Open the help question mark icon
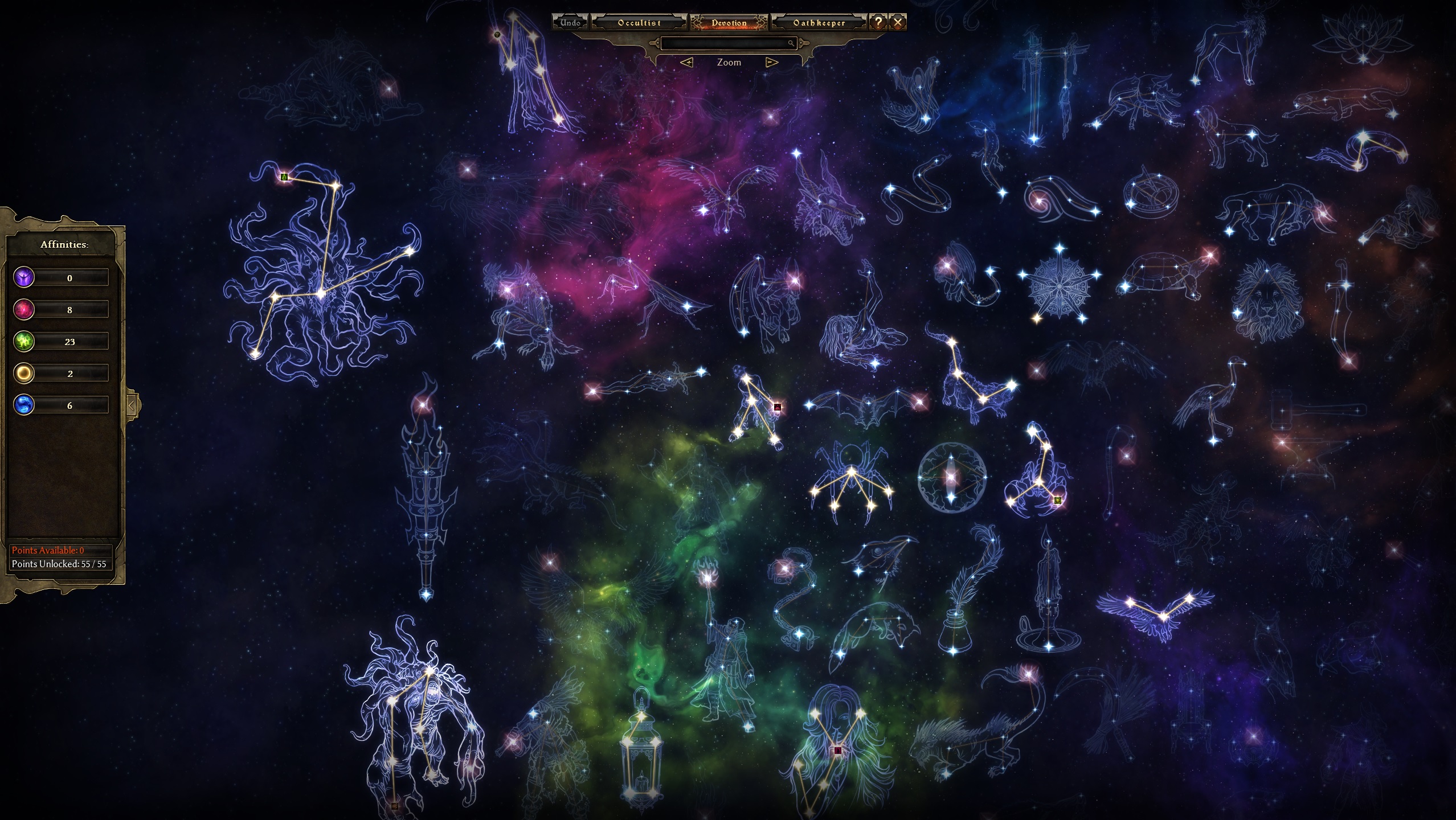The image size is (1456, 820). 878,22
